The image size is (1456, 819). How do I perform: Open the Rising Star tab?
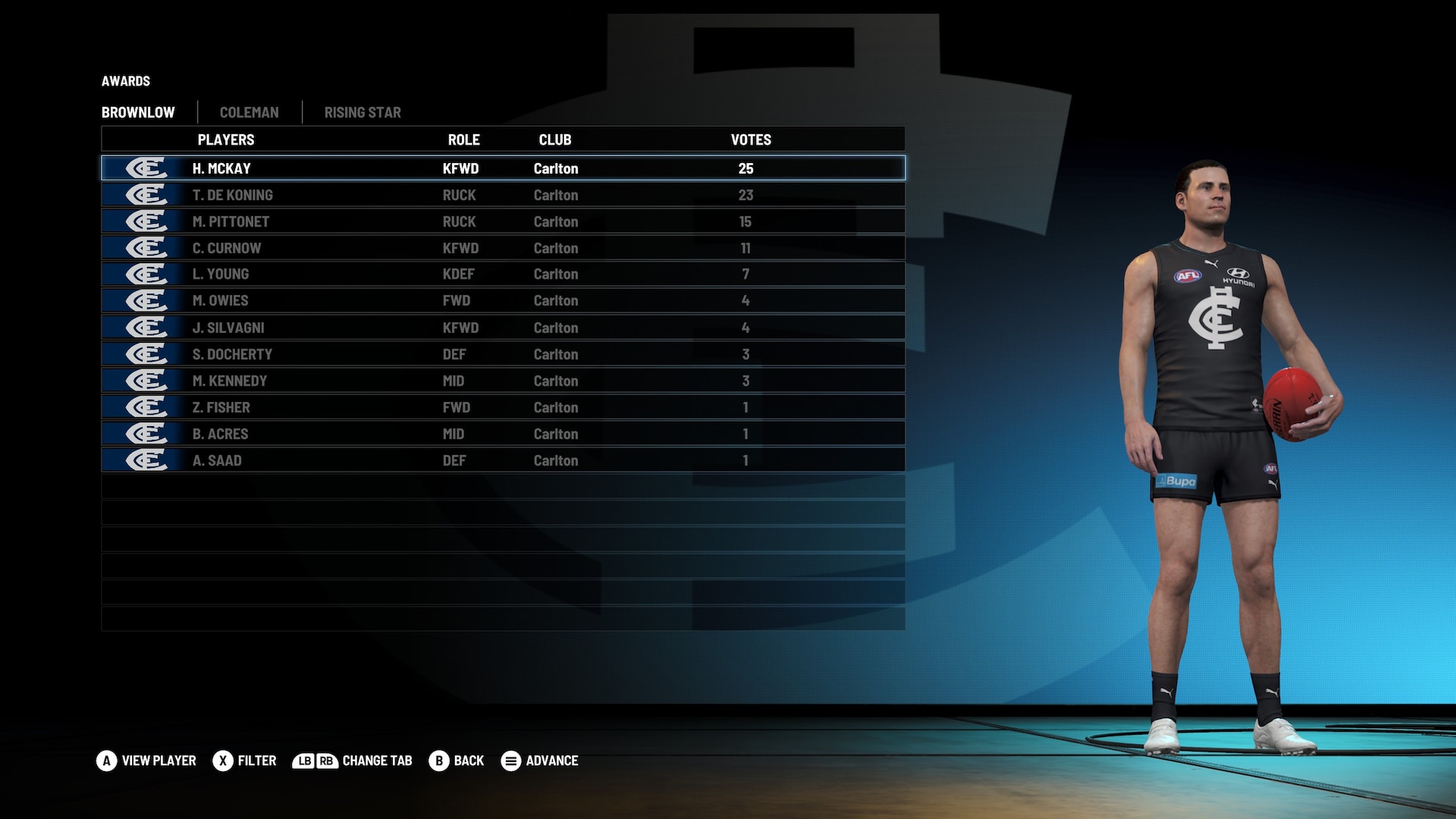click(x=362, y=112)
